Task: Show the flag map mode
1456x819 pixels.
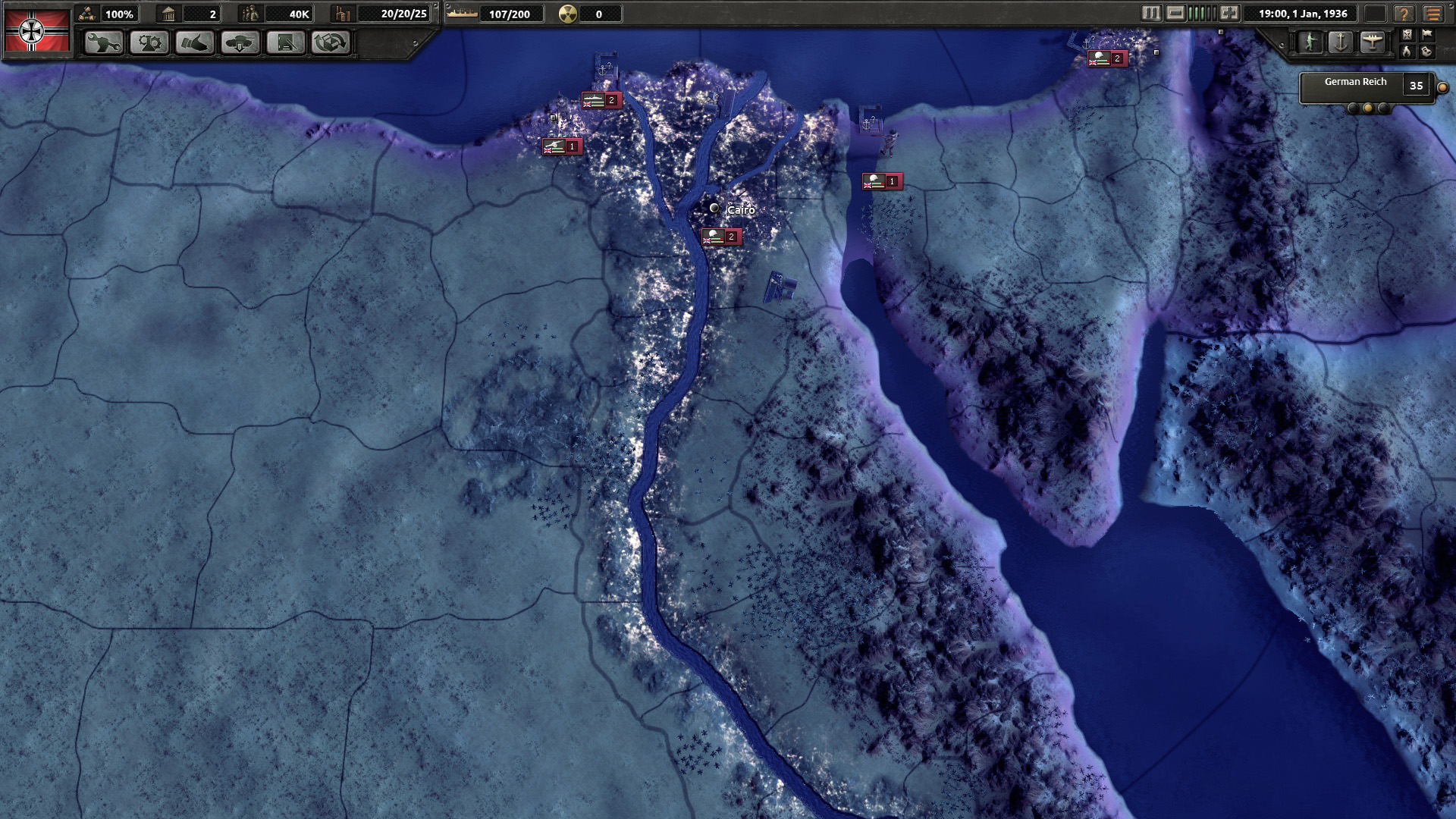Action: click(x=1426, y=34)
